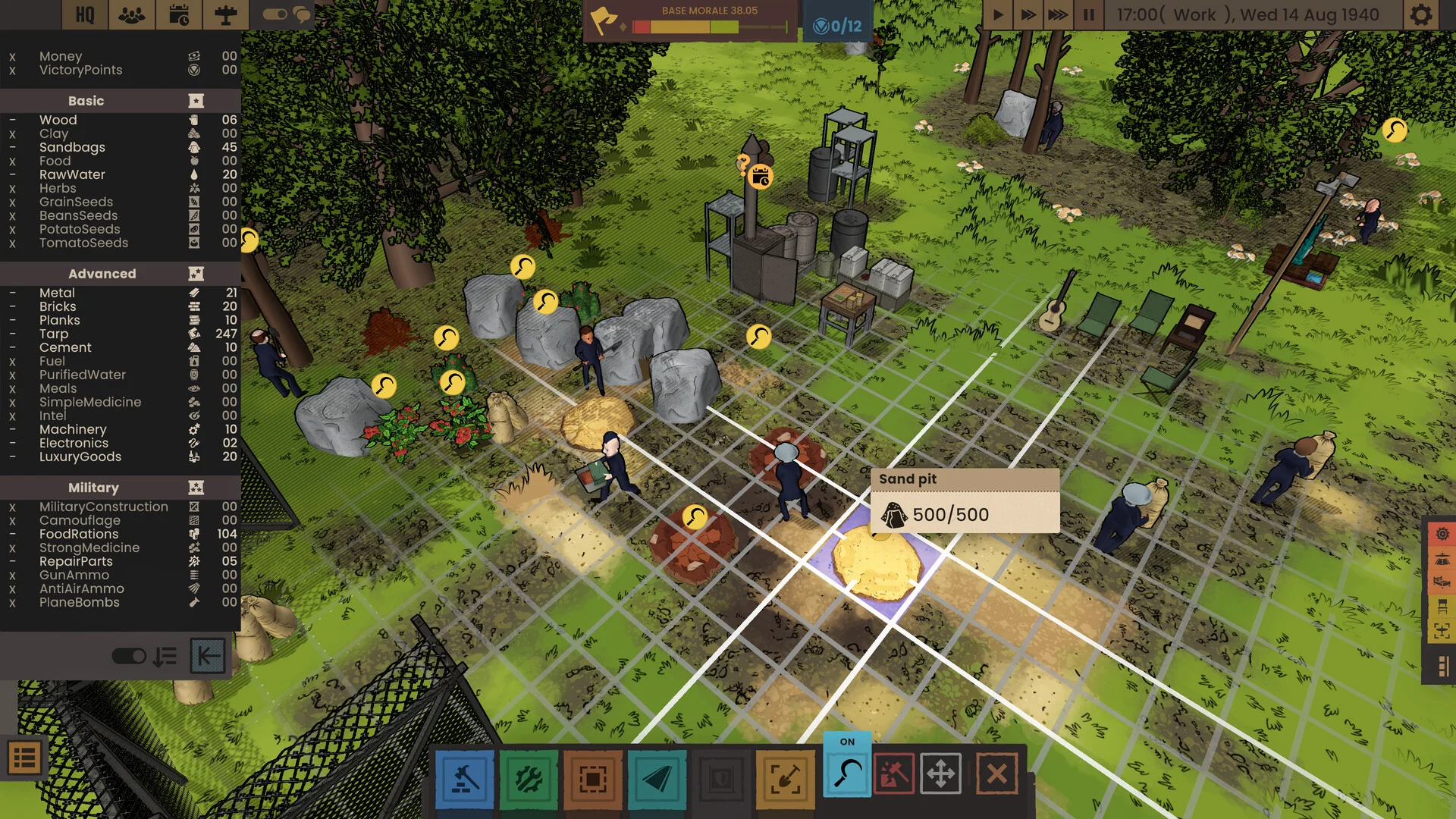The image size is (1456, 819).
Task: Select the zone designation tool
Action: click(x=592, y=779)
